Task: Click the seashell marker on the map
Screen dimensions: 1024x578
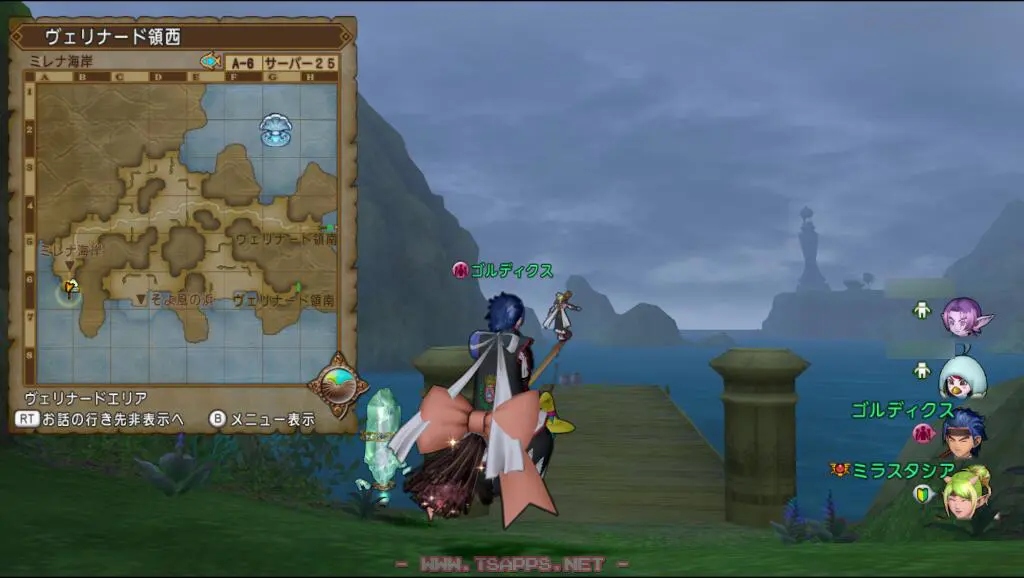Action: coord(273,130)
